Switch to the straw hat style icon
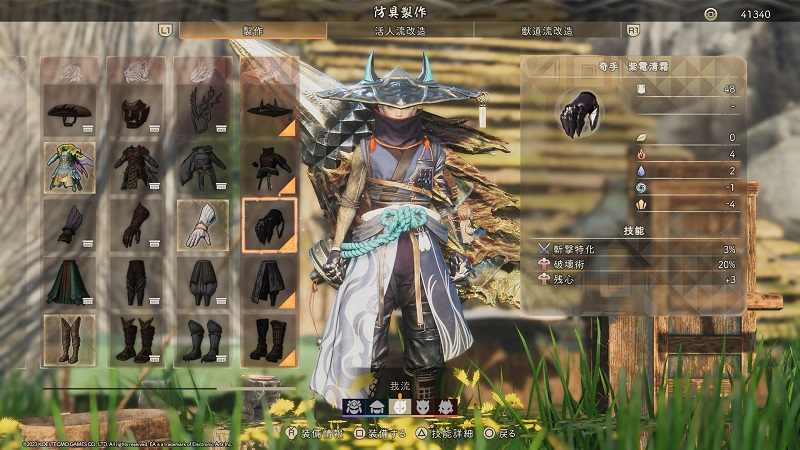 tap(377, 406)
